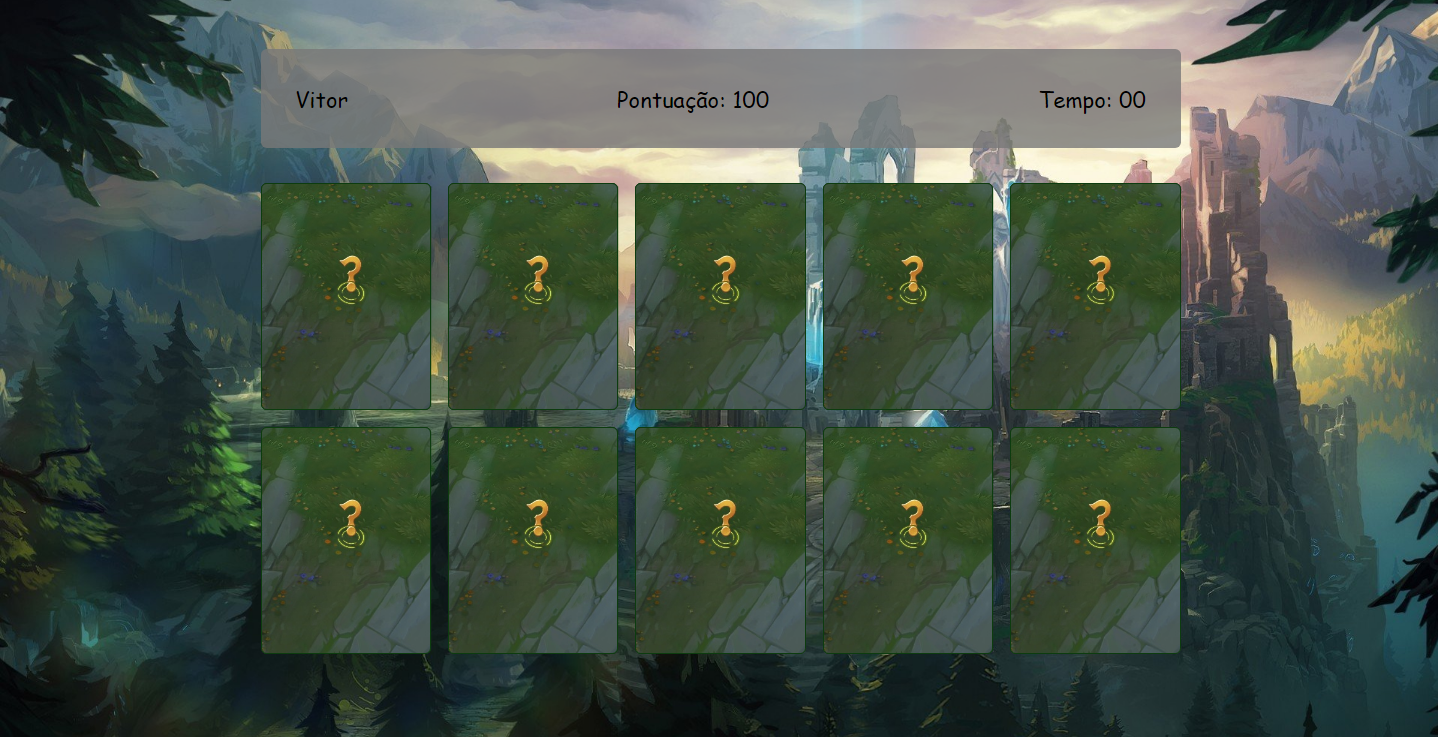This screenshot has width=1438, height=737.
Task: Flip the last card in the top row
Action: 1094,295
